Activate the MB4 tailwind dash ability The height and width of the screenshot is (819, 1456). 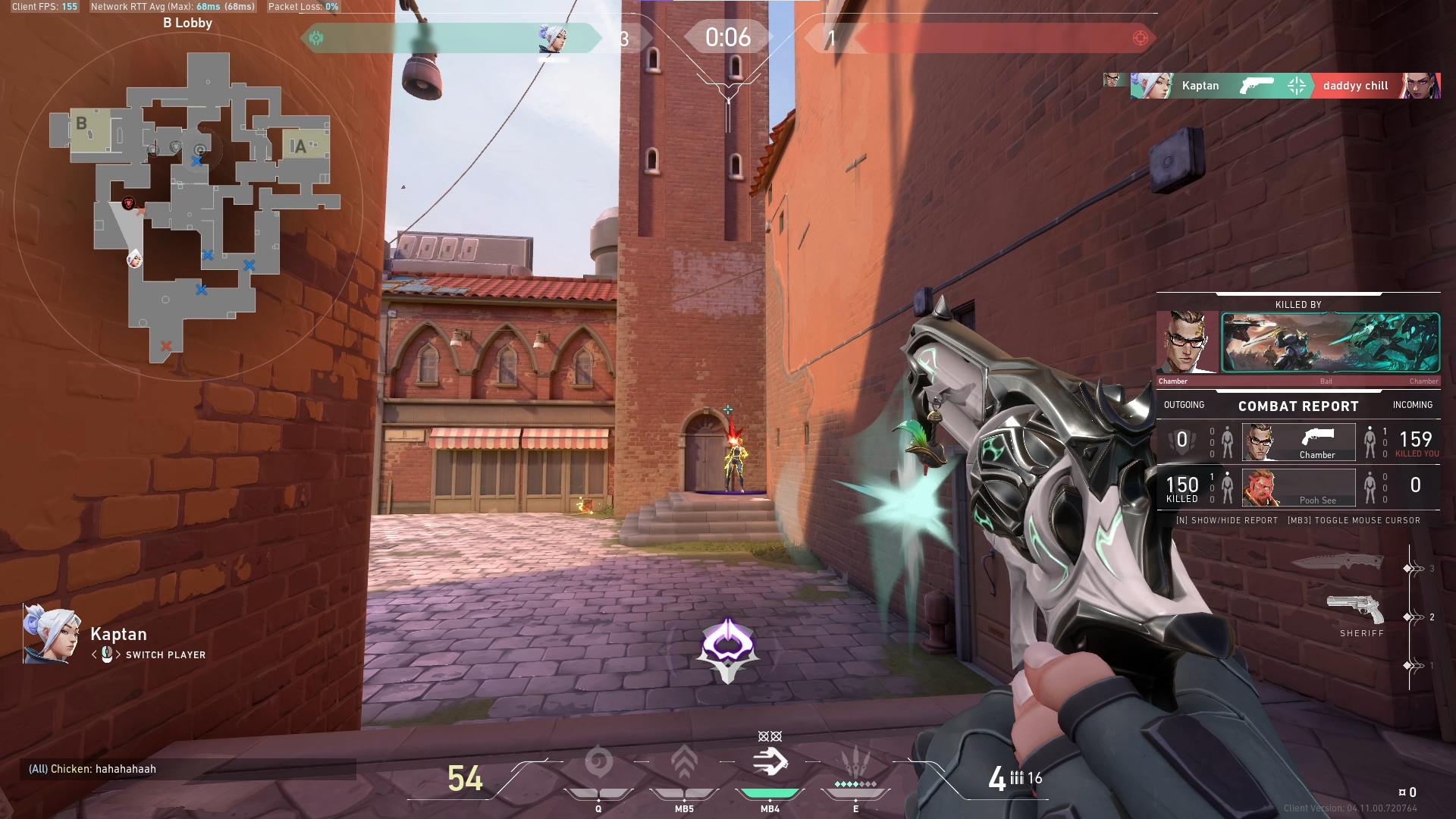pyautogui.click(x=770, y=761)
